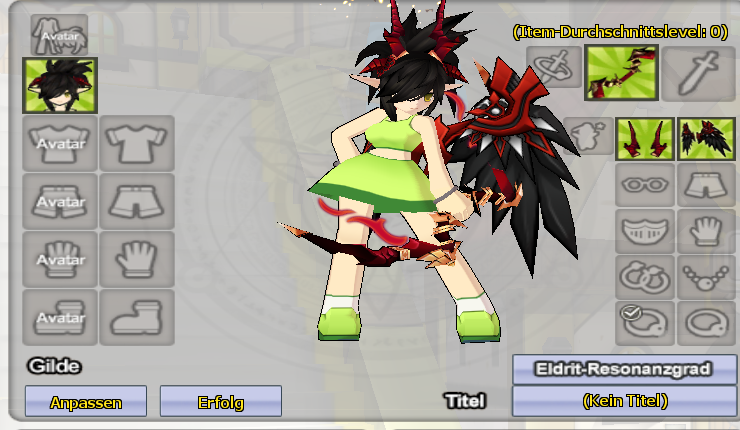Image resolution: width=740 pixels, height=430 pixels.
Task: Open the Erfolg achievements button
Action: click(220, 402)
